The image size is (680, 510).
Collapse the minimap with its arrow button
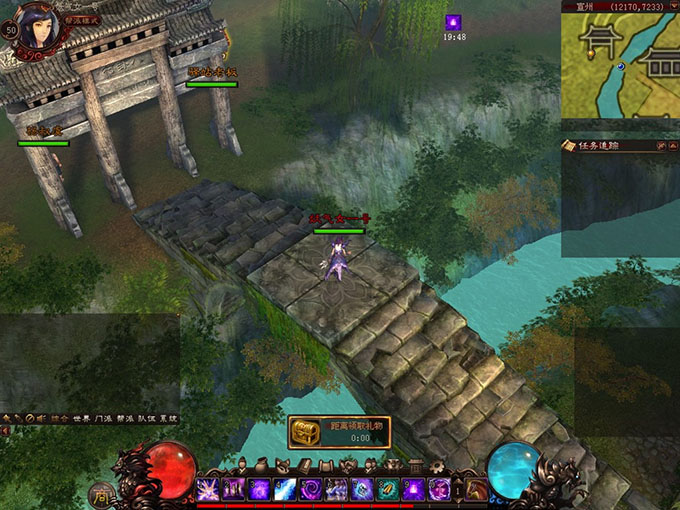coord(673,5)
